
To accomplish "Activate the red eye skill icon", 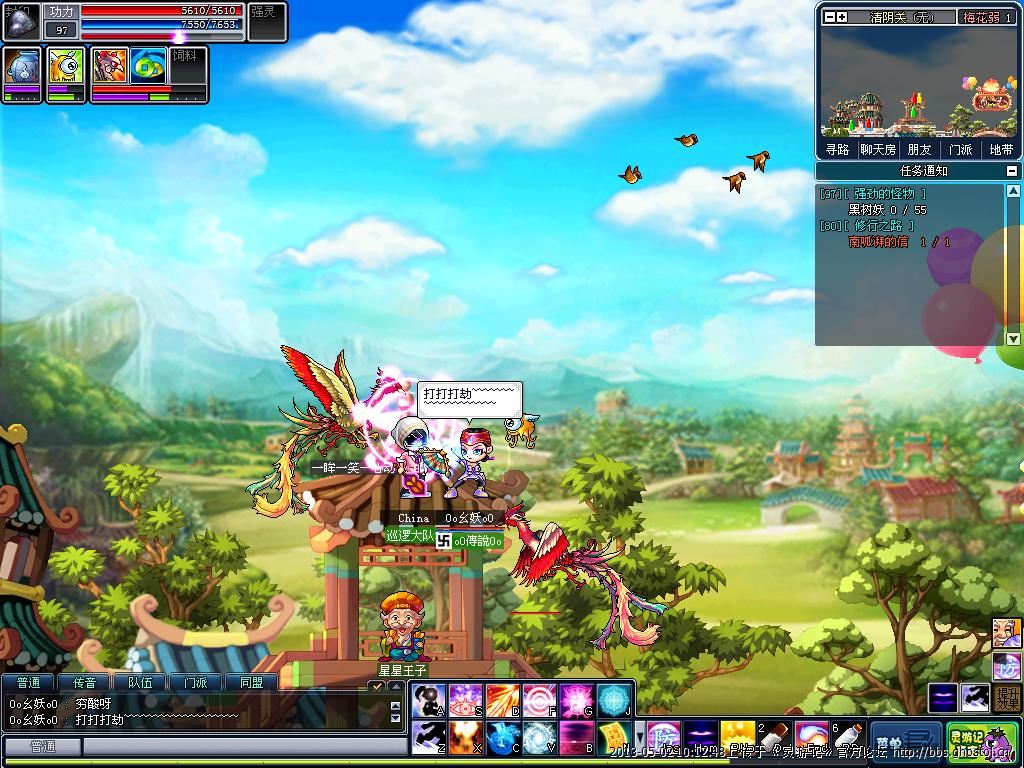I will point(466,698).
